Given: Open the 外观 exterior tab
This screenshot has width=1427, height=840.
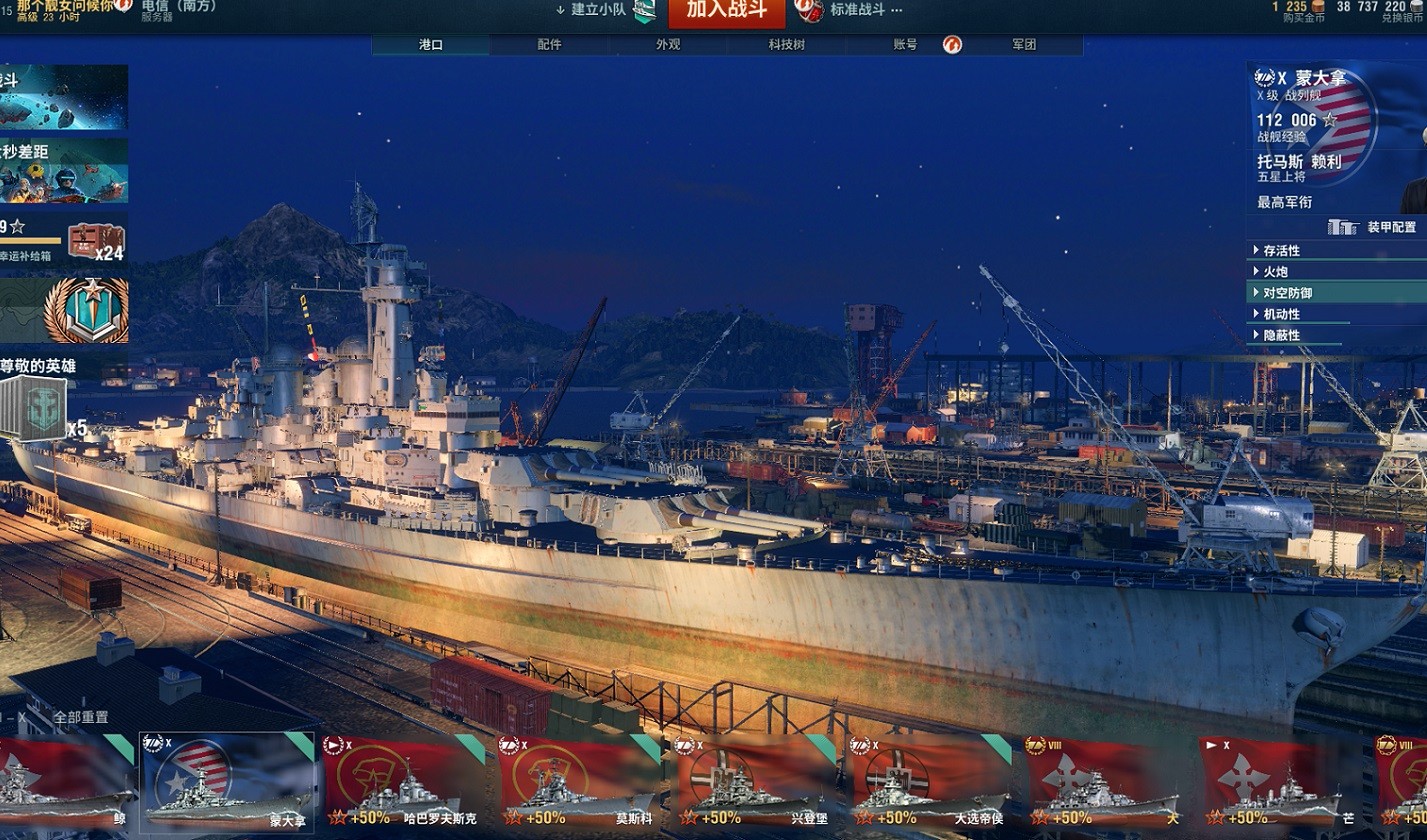Looking at the screenshot, I should point(668,45).
